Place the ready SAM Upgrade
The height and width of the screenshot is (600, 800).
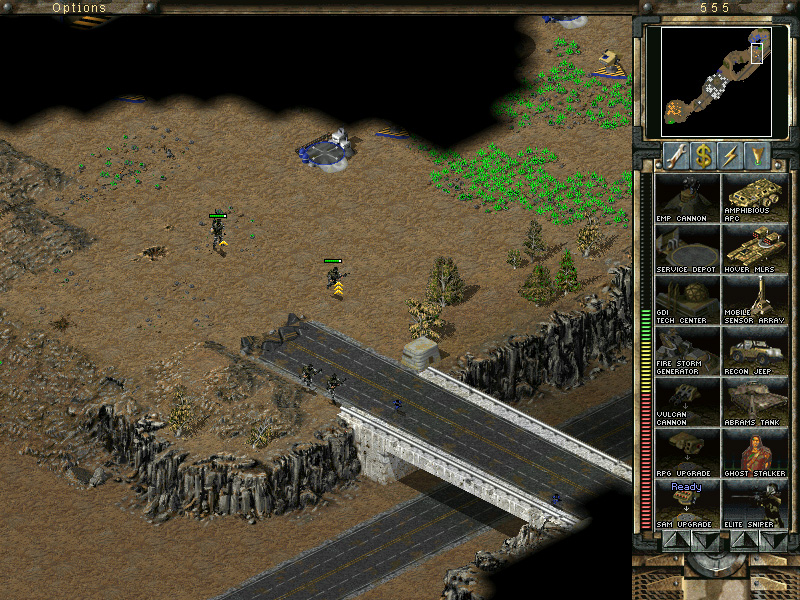[686, 504]
